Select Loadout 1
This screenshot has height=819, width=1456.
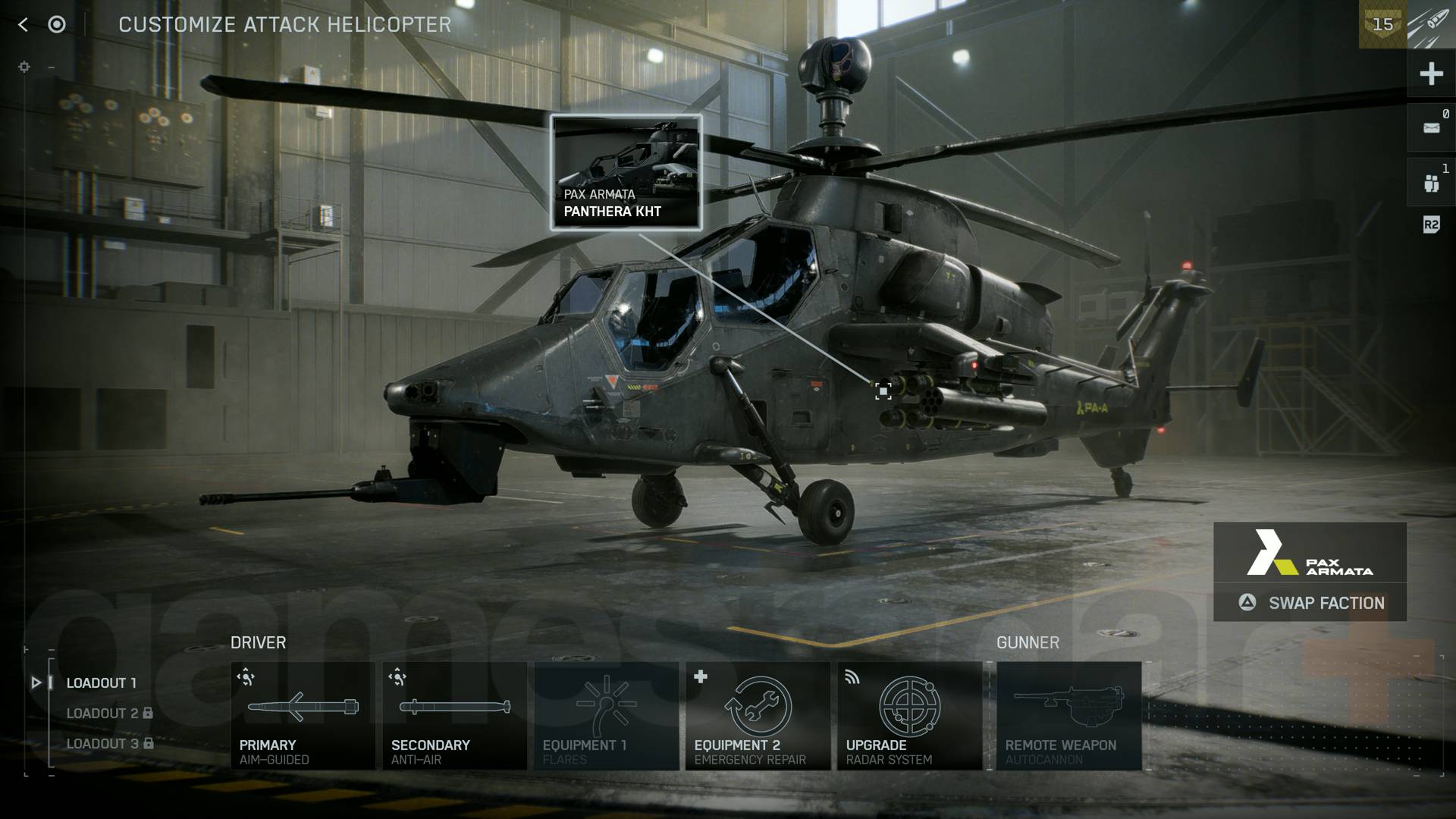101,682
